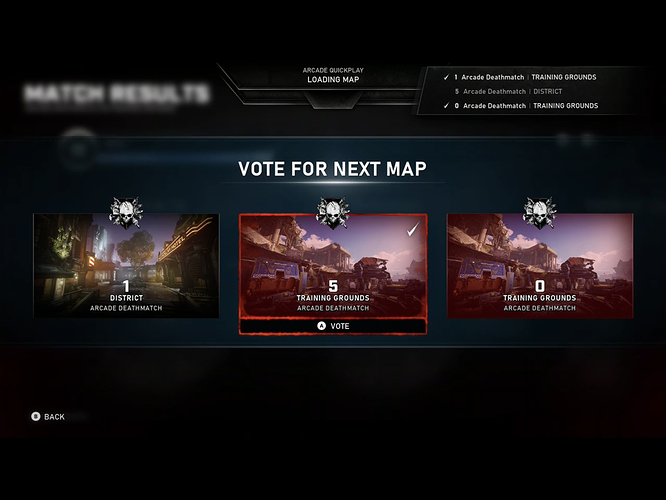Screen dimensions: 666x500
Task: Select the District map card
Action: (126, 265)
